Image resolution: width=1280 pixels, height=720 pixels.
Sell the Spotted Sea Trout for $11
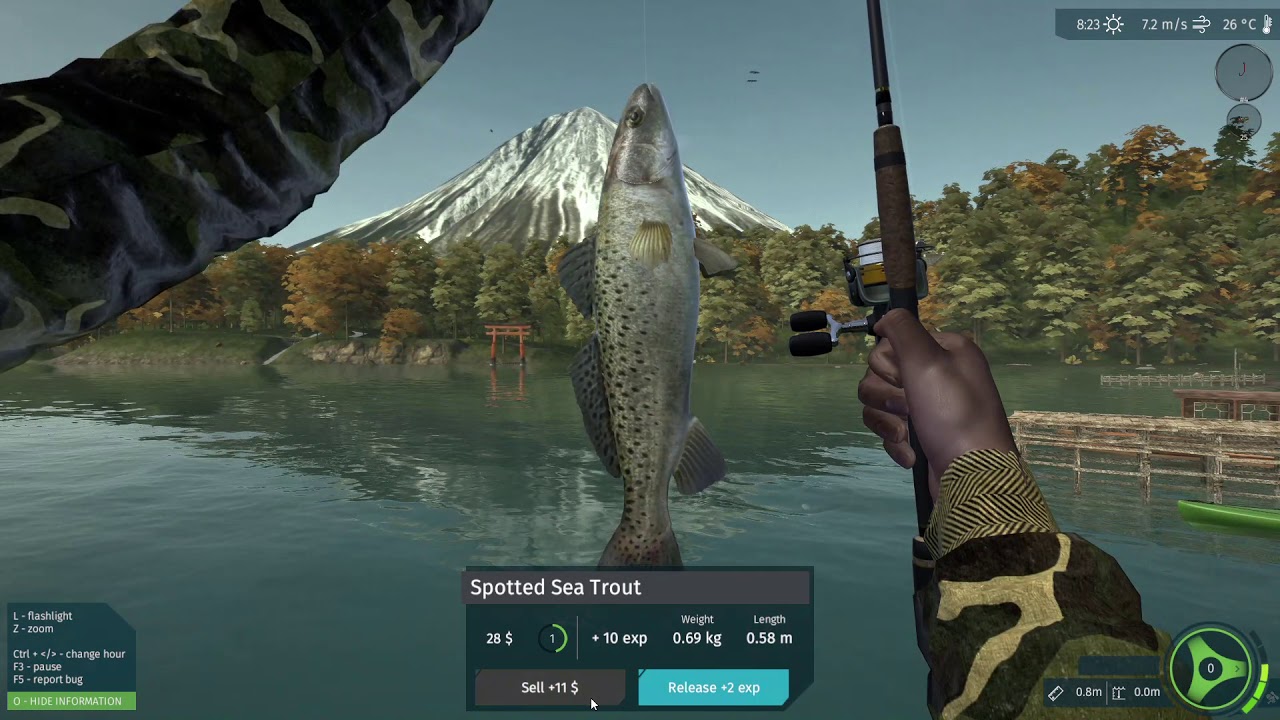pyautogui.click(x=549, y=688)
